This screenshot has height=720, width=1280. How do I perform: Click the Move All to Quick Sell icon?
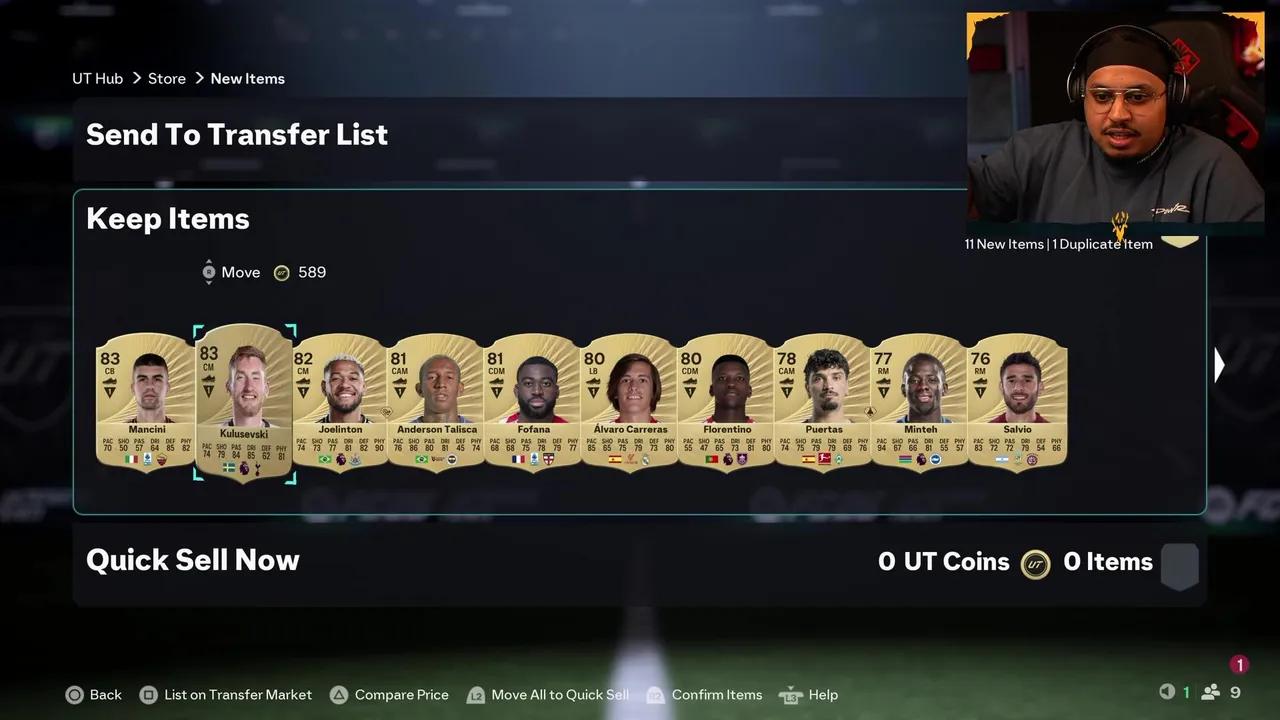(x=476, y=694)
